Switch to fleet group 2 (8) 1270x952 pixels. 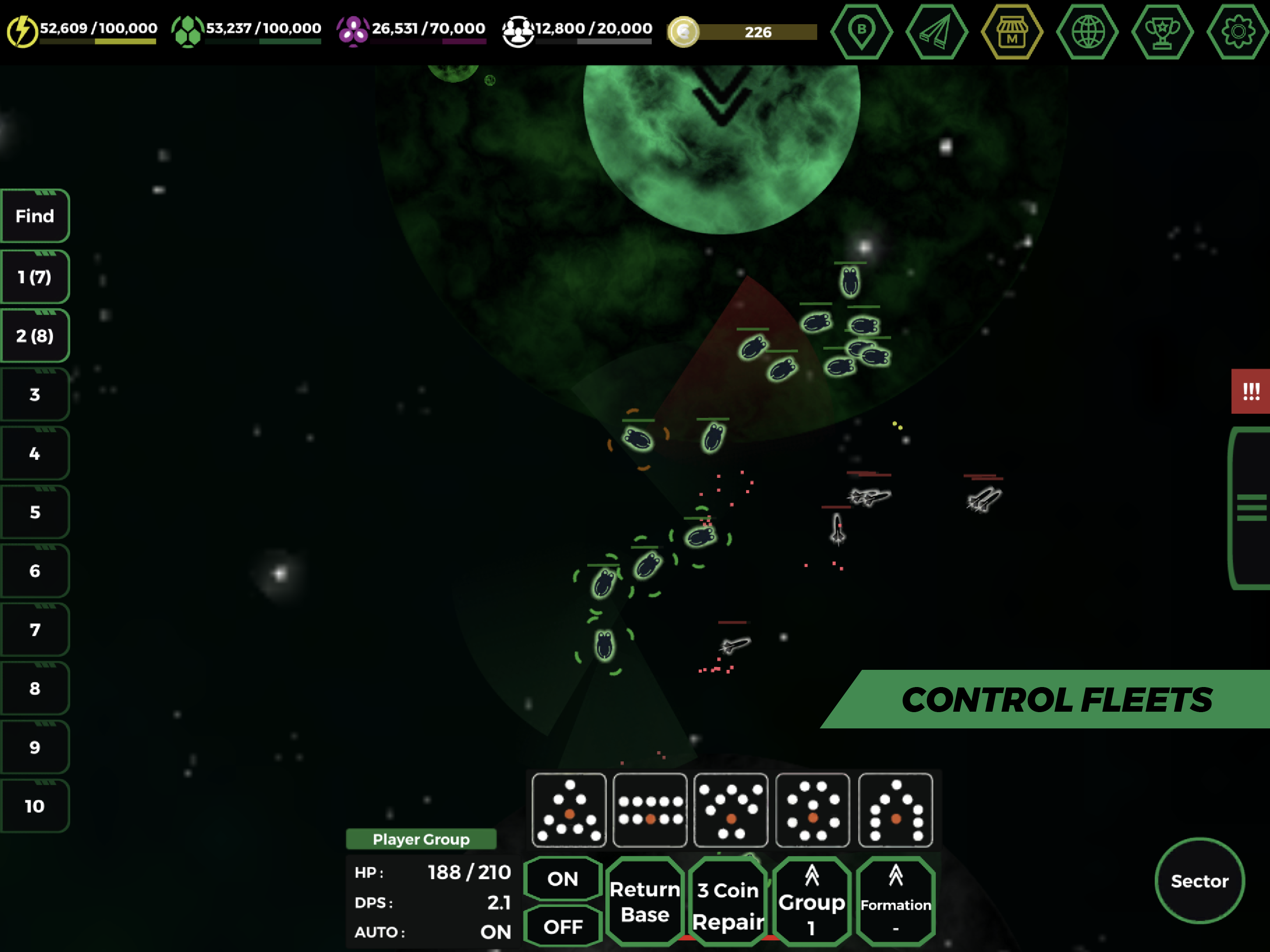coord(34,335)
